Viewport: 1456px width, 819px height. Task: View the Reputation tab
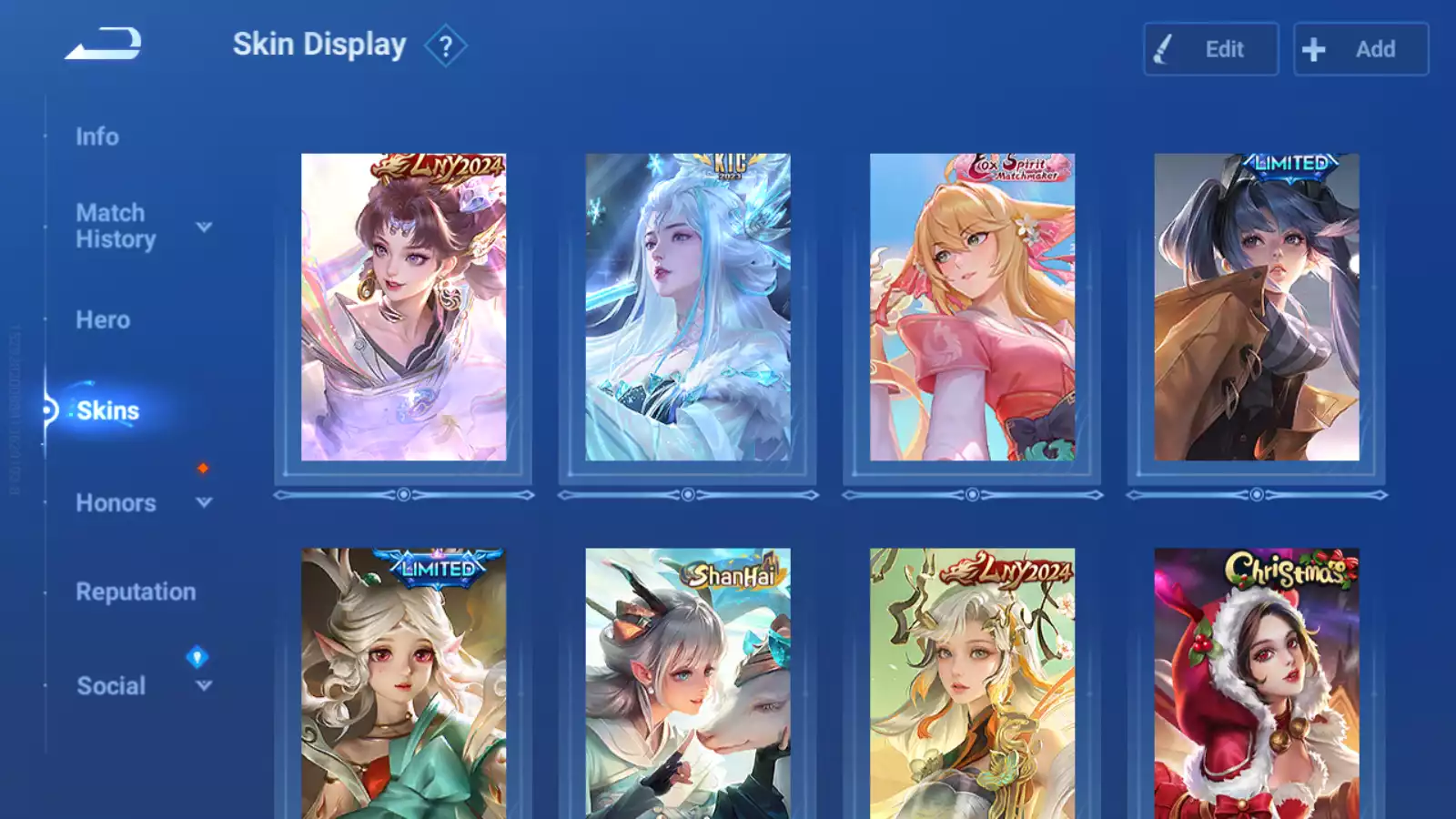136,592
